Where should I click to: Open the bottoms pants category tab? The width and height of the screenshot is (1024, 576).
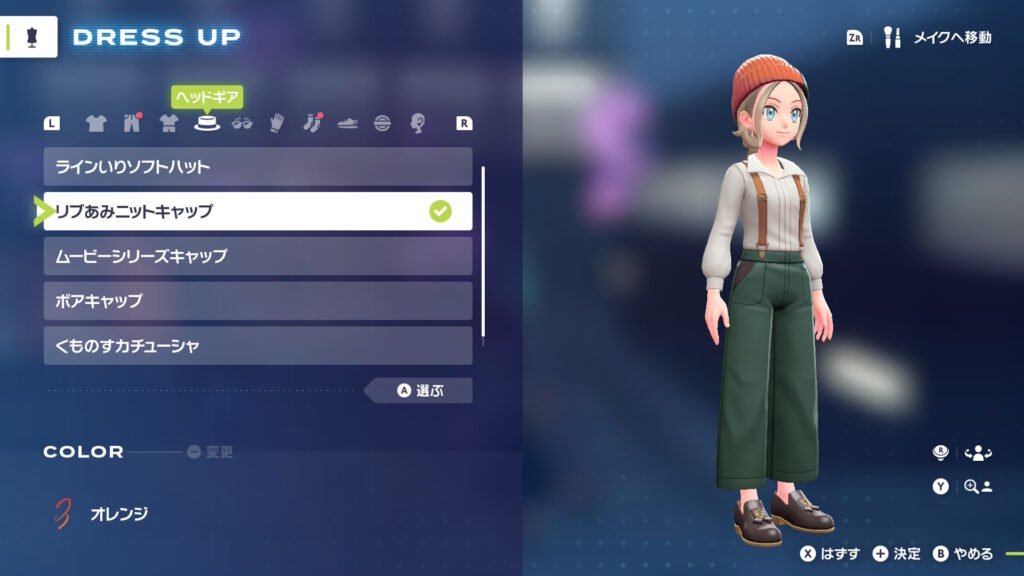[132, 124]
